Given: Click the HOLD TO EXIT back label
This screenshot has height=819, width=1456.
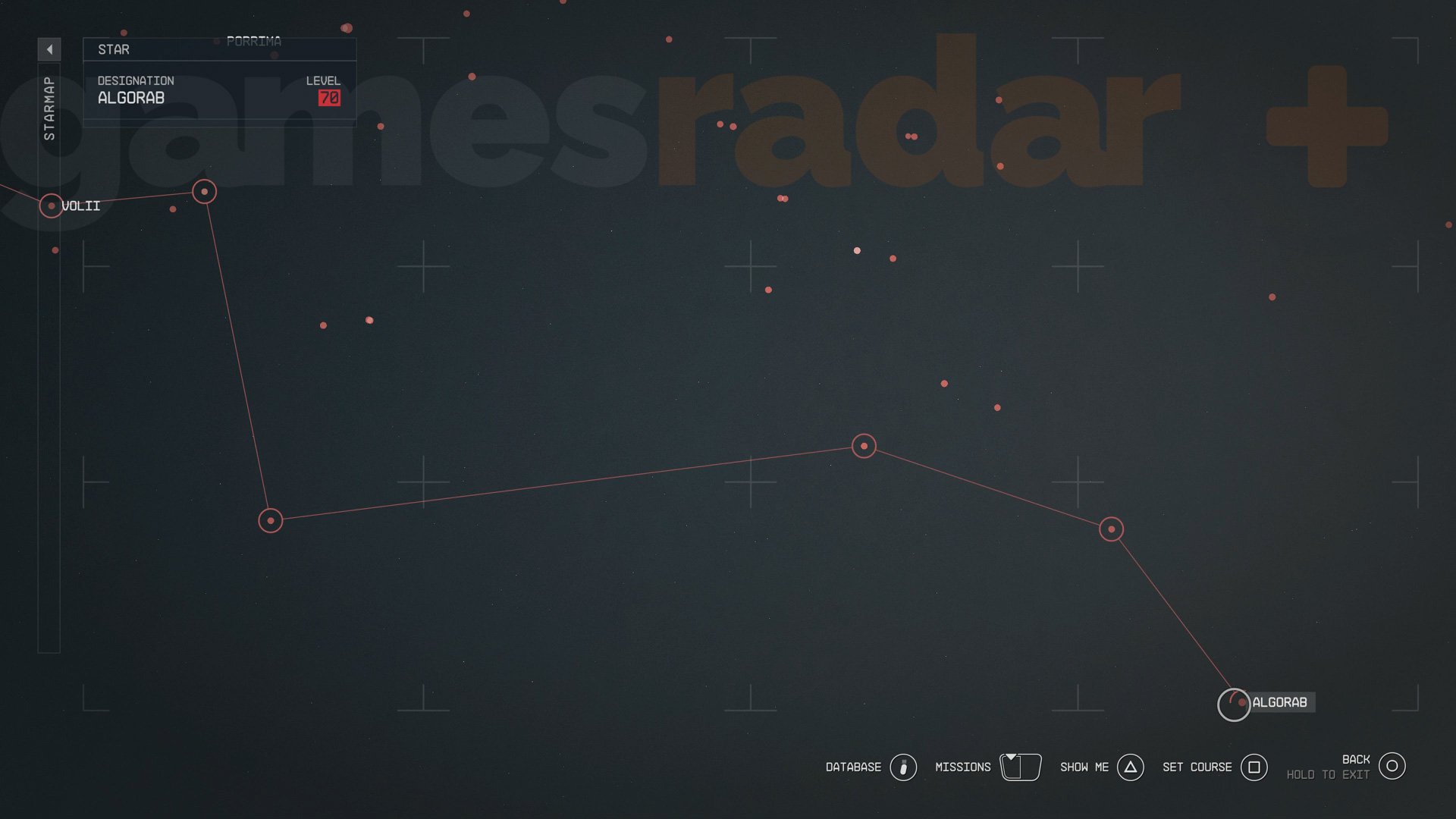Looking at the screenshot, I should tap(1328, 774).
